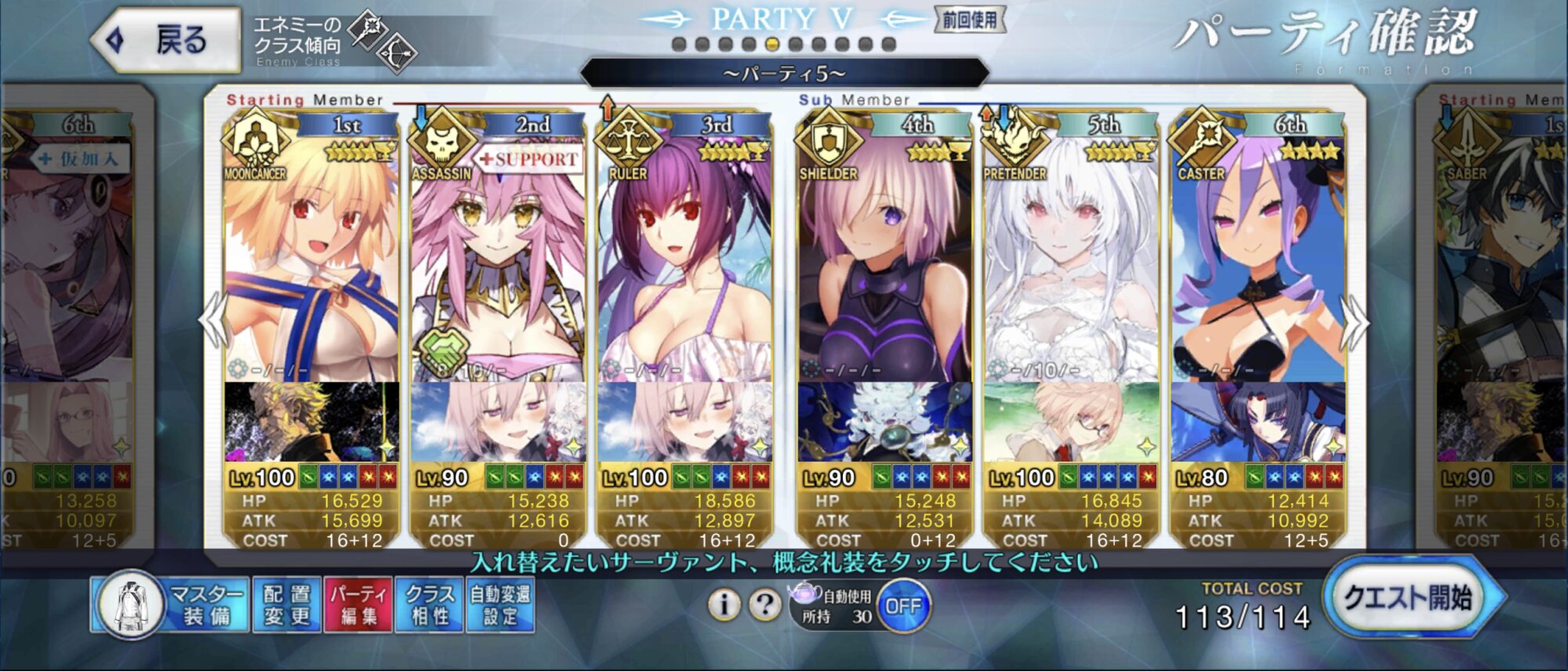Select the 1st slot Mooncancer servant card
Image resolution: width=1568 pixels, height=671 pixels.
311,259
